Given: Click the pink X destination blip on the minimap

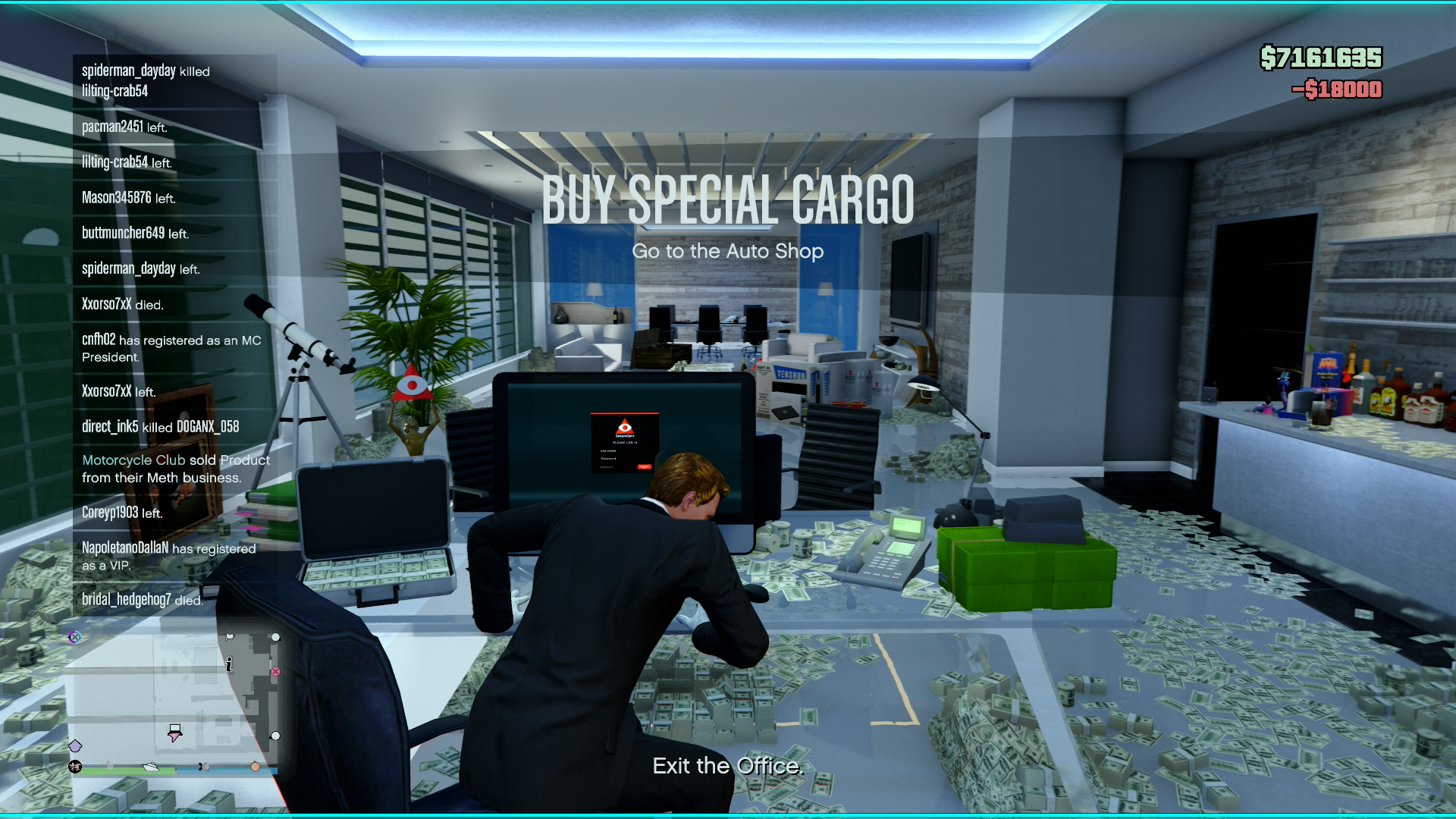Looking at the screenshot, I should pos(275,671).
